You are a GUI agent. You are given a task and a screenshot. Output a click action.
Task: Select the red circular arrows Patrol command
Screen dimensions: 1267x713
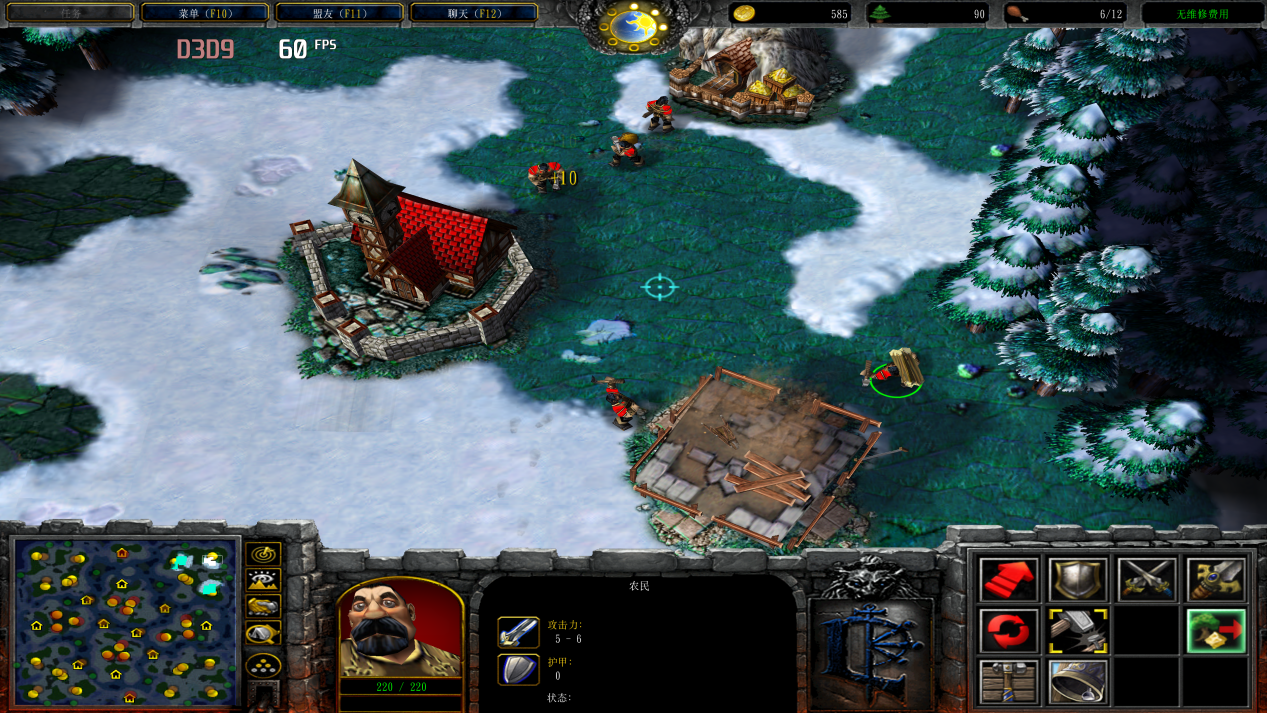point(1009,631)
